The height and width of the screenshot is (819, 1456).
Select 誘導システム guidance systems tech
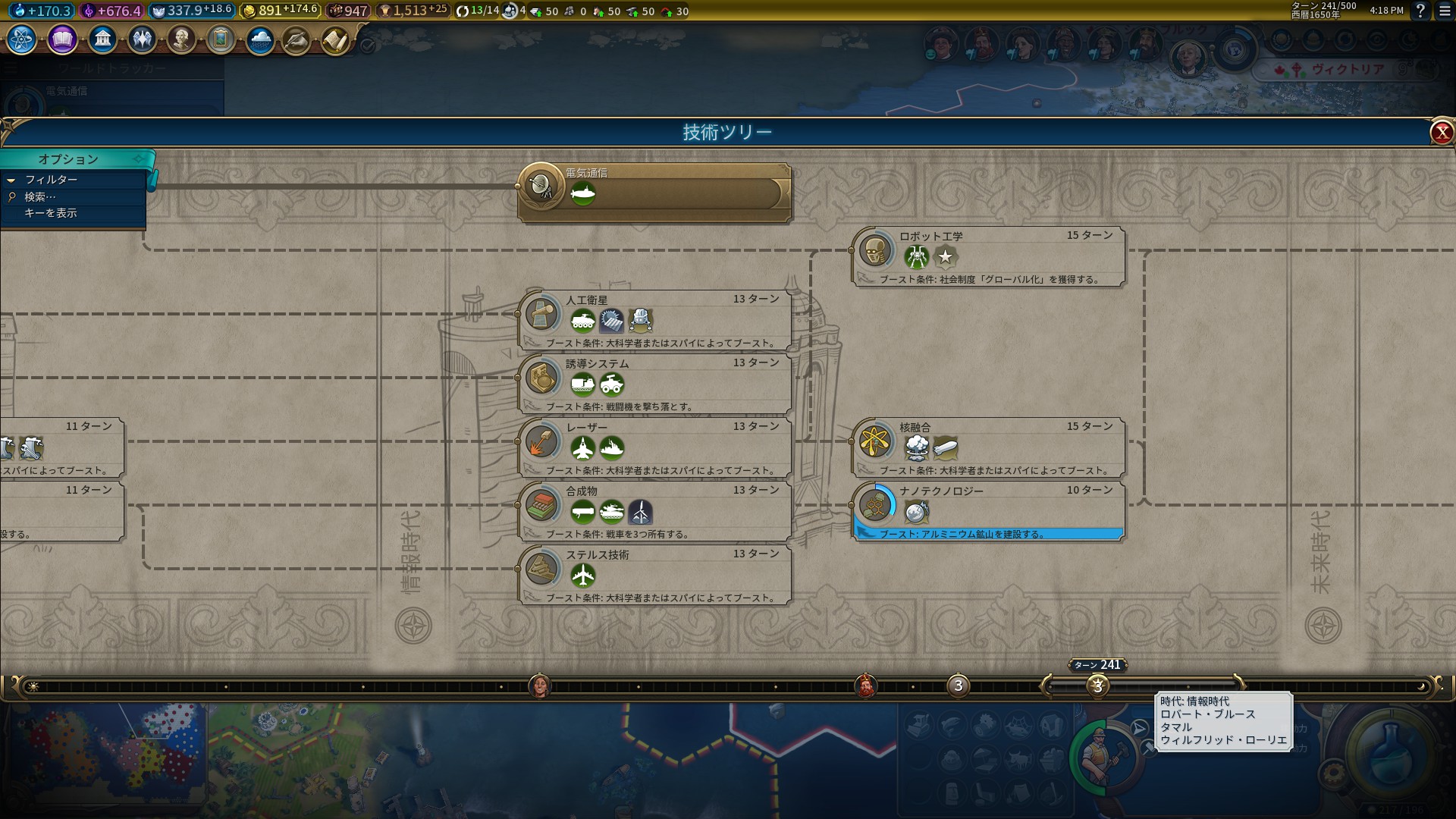(654, 384)
